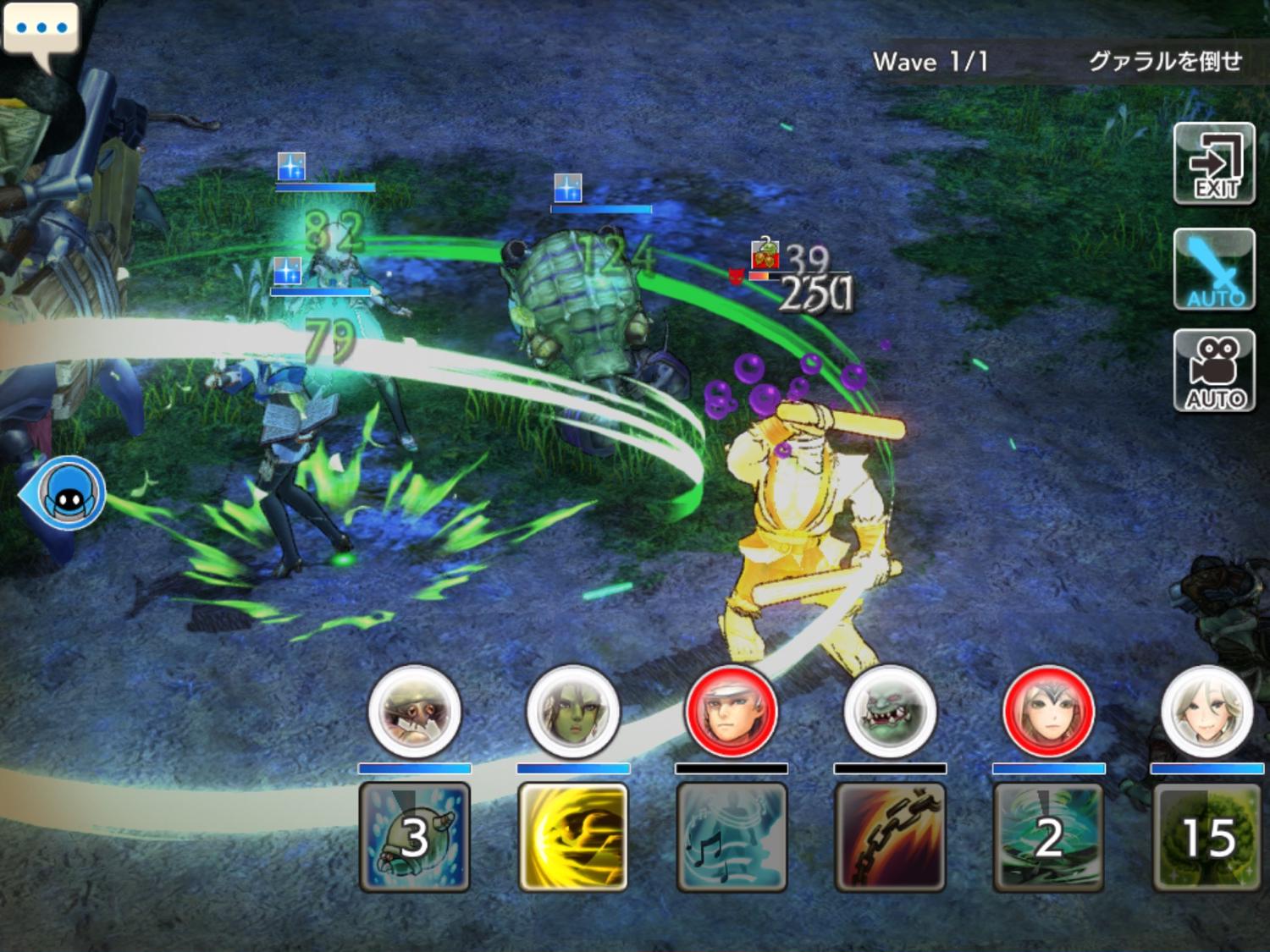Exit the battle with the EXIT button
The height and width of the screenshot is (952, 1270).
(1214, 164)
